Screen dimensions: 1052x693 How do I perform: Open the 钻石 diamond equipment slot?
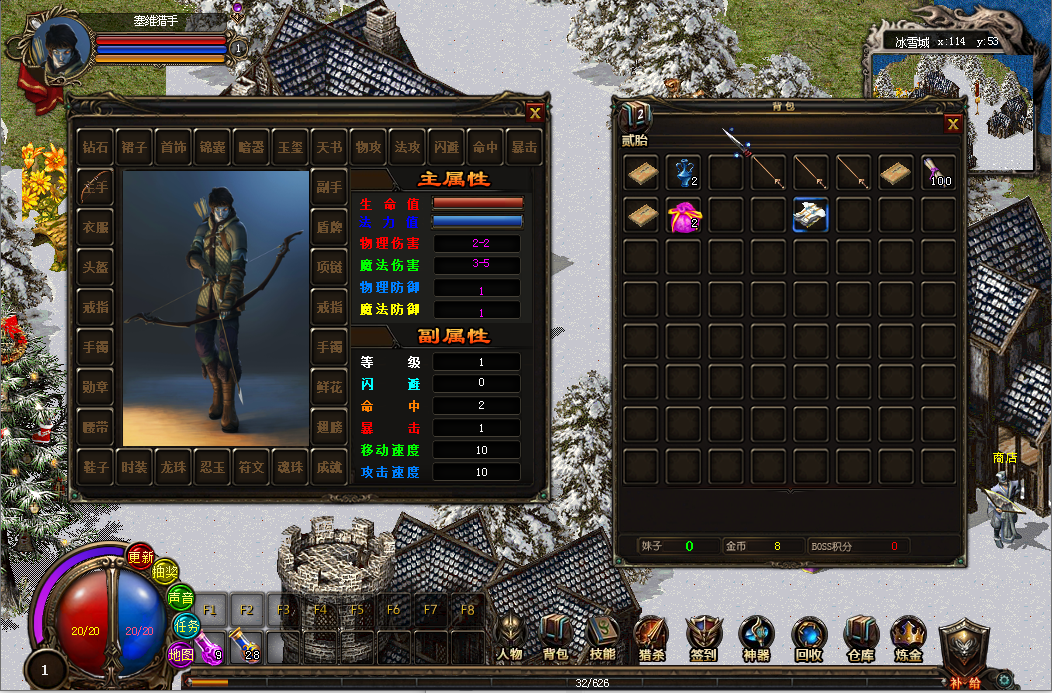coord(96,147)
